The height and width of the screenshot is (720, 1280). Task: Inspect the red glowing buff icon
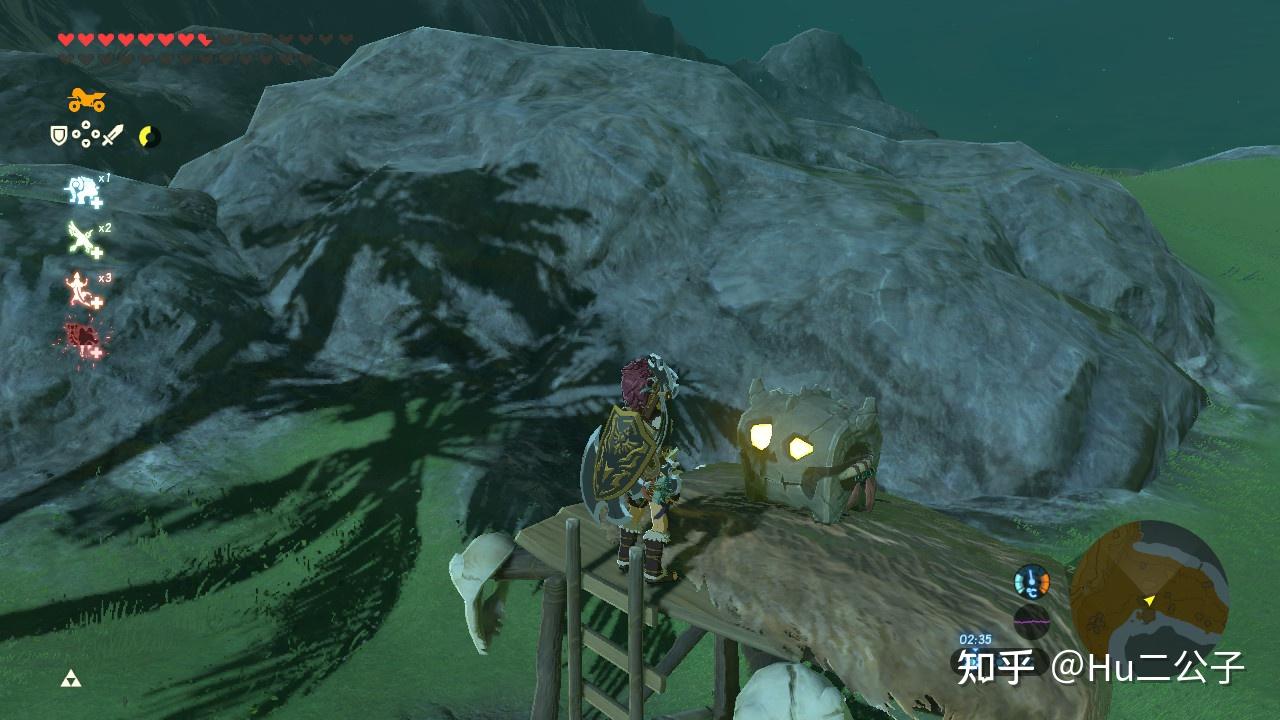coord(82,339)
